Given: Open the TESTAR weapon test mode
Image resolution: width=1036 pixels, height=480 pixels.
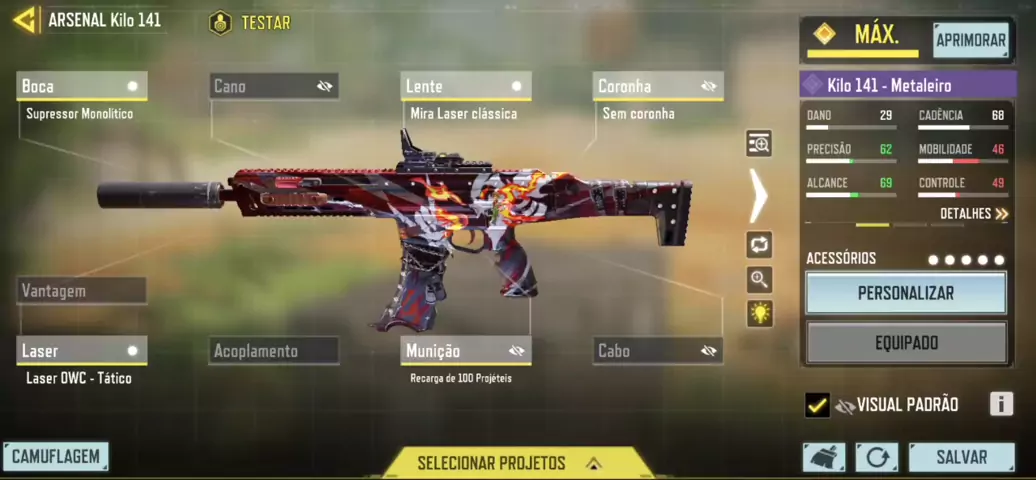Looking at the screenshot, I should (251, 22).
